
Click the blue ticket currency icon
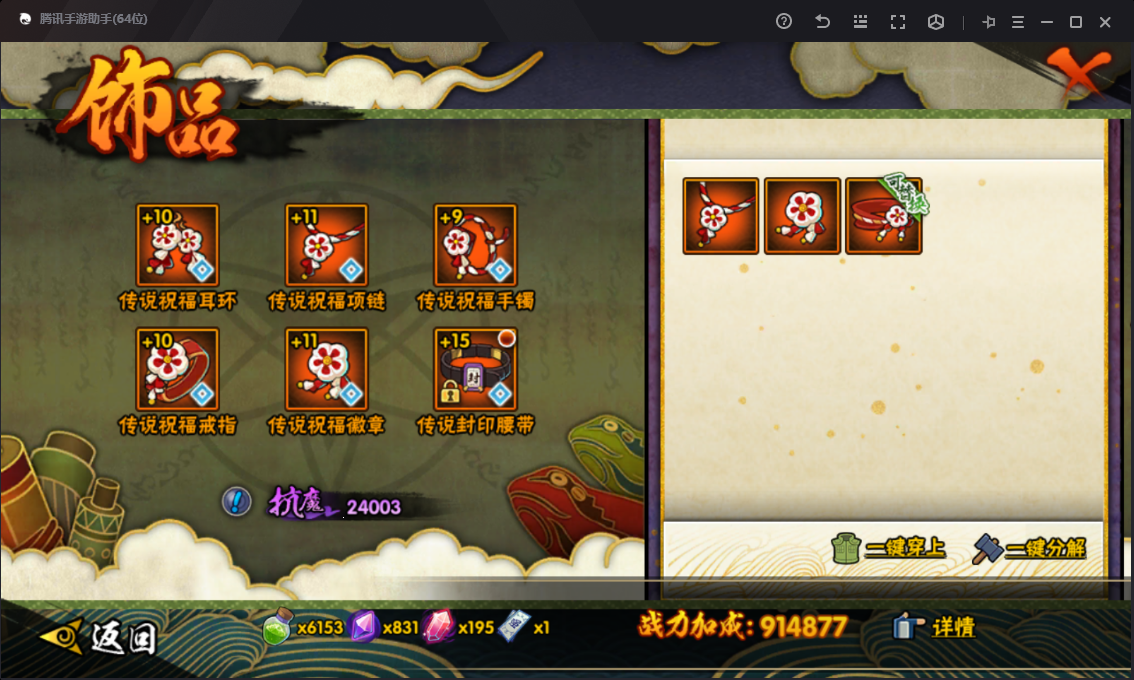(x=513, y=627)
